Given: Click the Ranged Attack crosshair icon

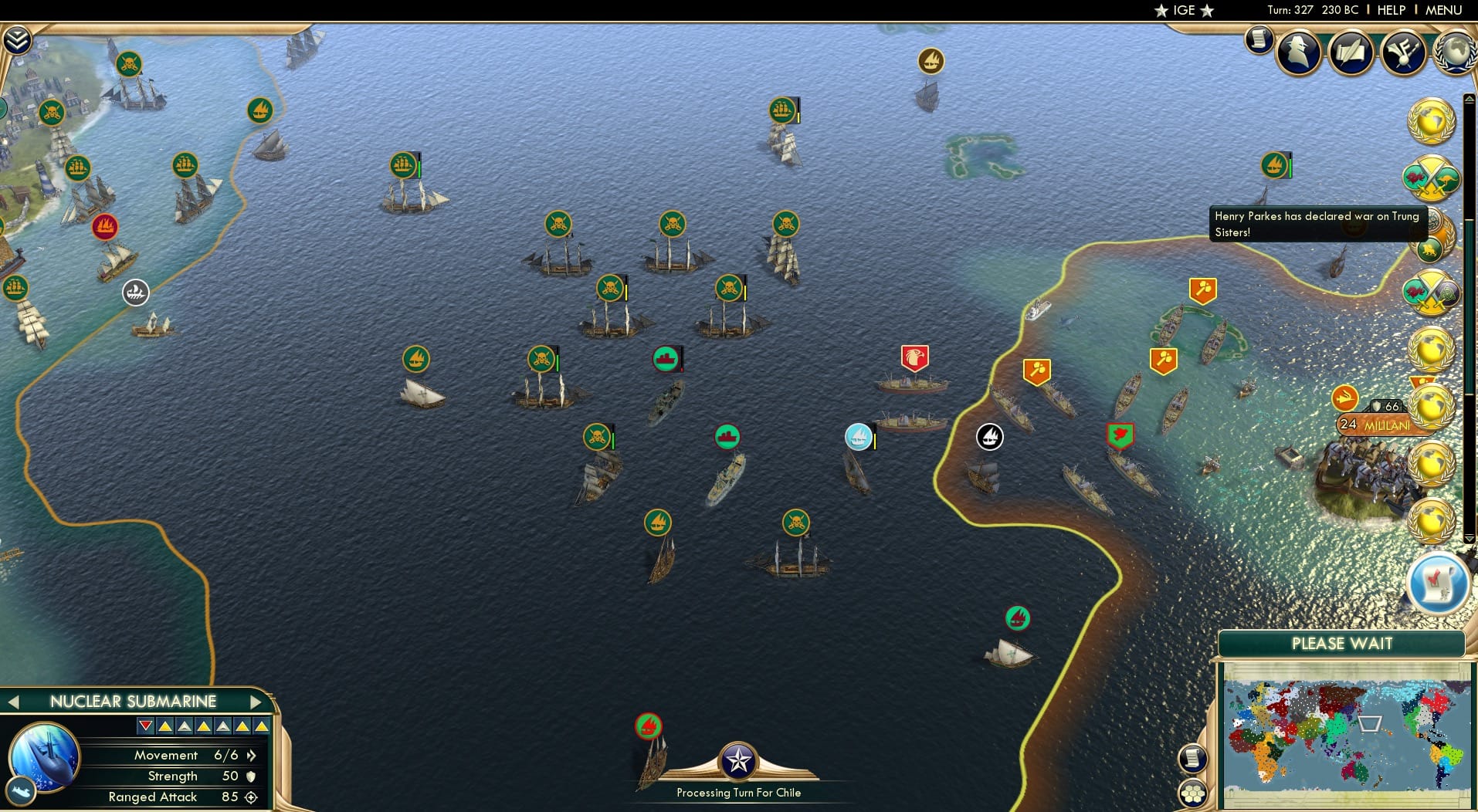Looking at the screenshot, I should pos(250,797).
